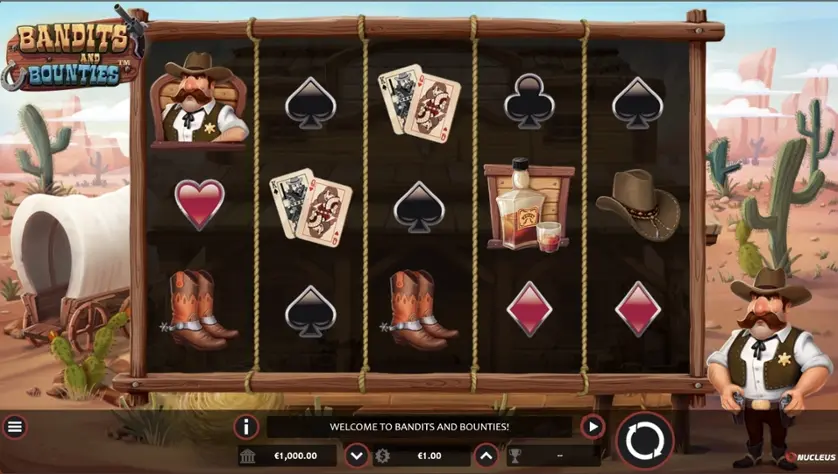Open the hamburger menu
The width and height of the screenshot is (838, 474).
coord(15,427)
